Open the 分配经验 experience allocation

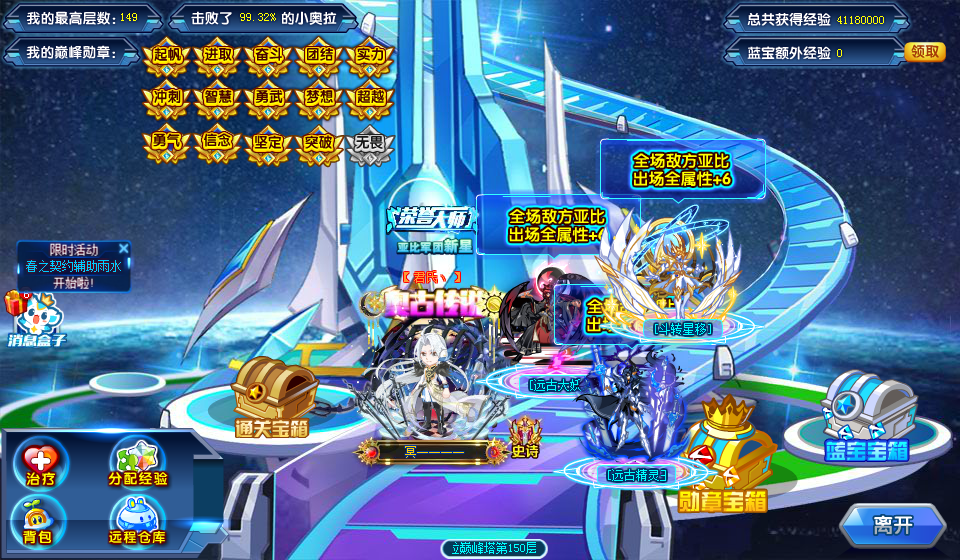coord(138,463)
